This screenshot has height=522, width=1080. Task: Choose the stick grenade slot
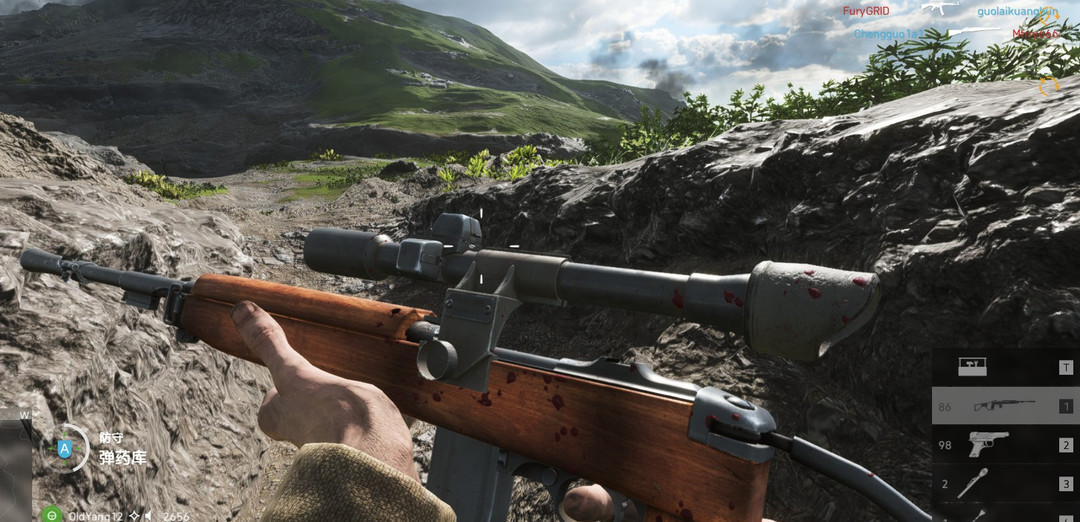[x=1005, y=483]
